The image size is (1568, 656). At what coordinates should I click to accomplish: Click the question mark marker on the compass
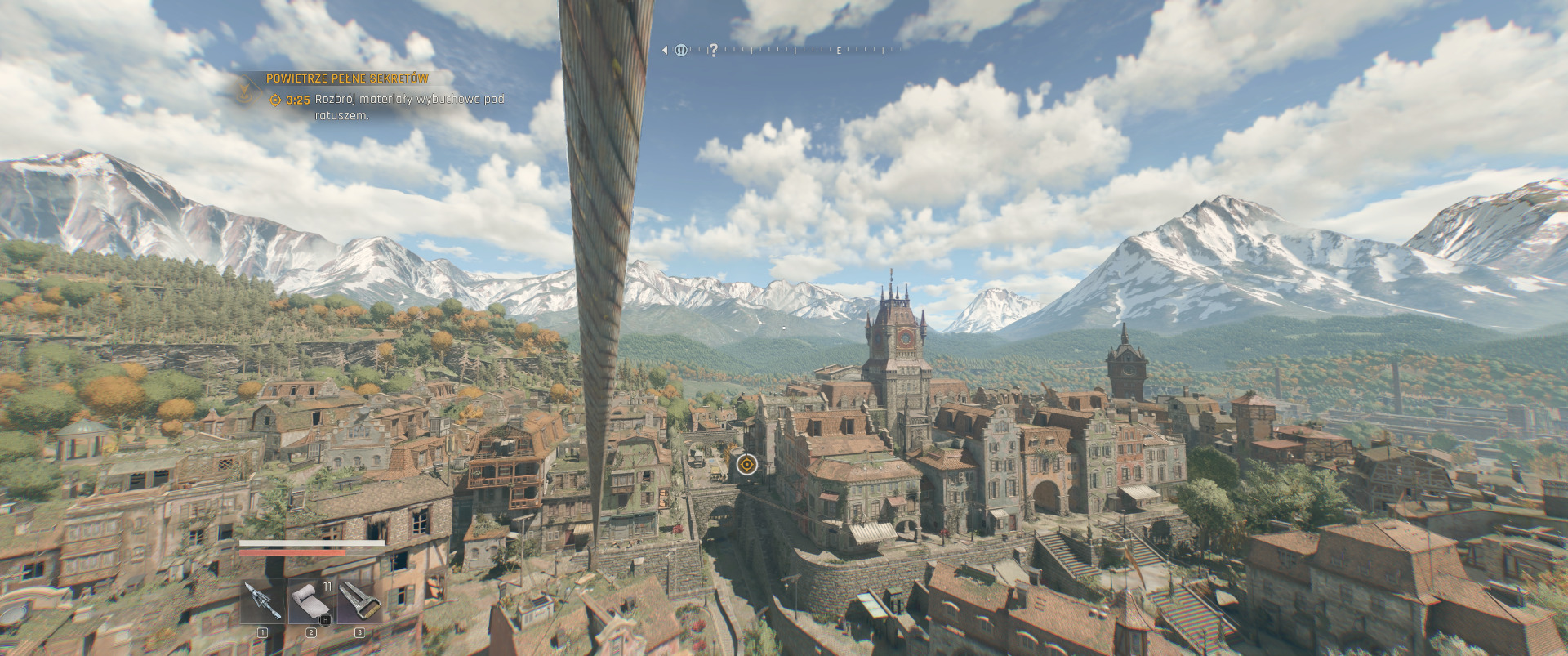tap(713, 50)
